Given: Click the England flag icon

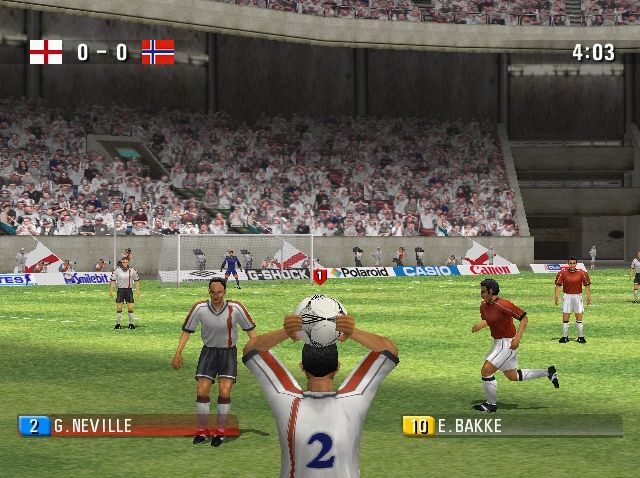Looking at the screenshot, I should (46, 52).
